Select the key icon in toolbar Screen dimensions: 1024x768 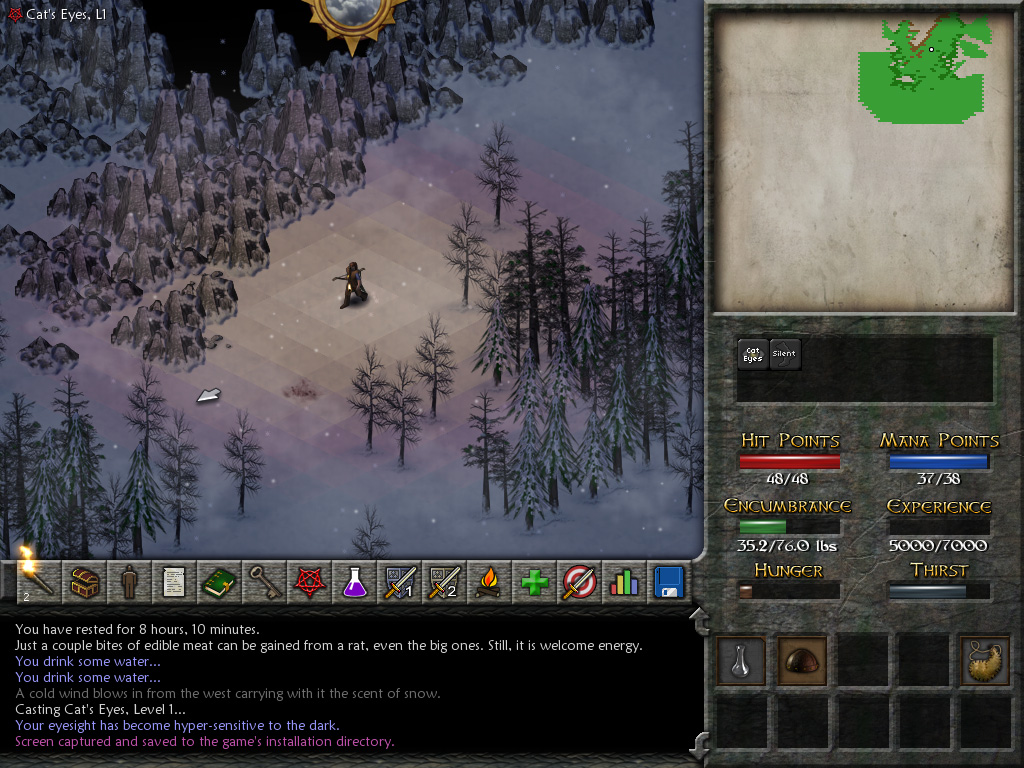point(263,581)
